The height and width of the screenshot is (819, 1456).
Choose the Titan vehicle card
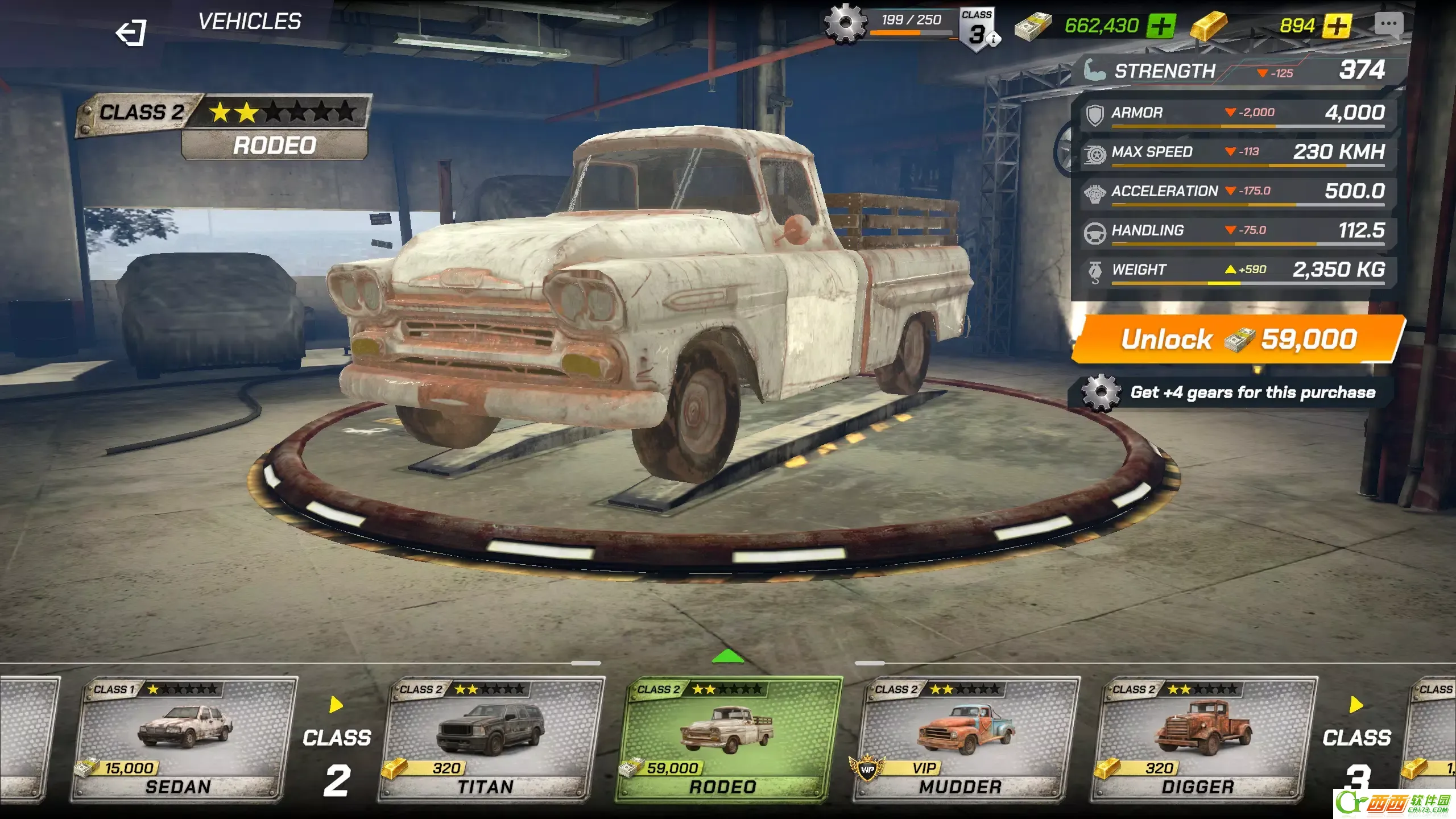[490, 739]
